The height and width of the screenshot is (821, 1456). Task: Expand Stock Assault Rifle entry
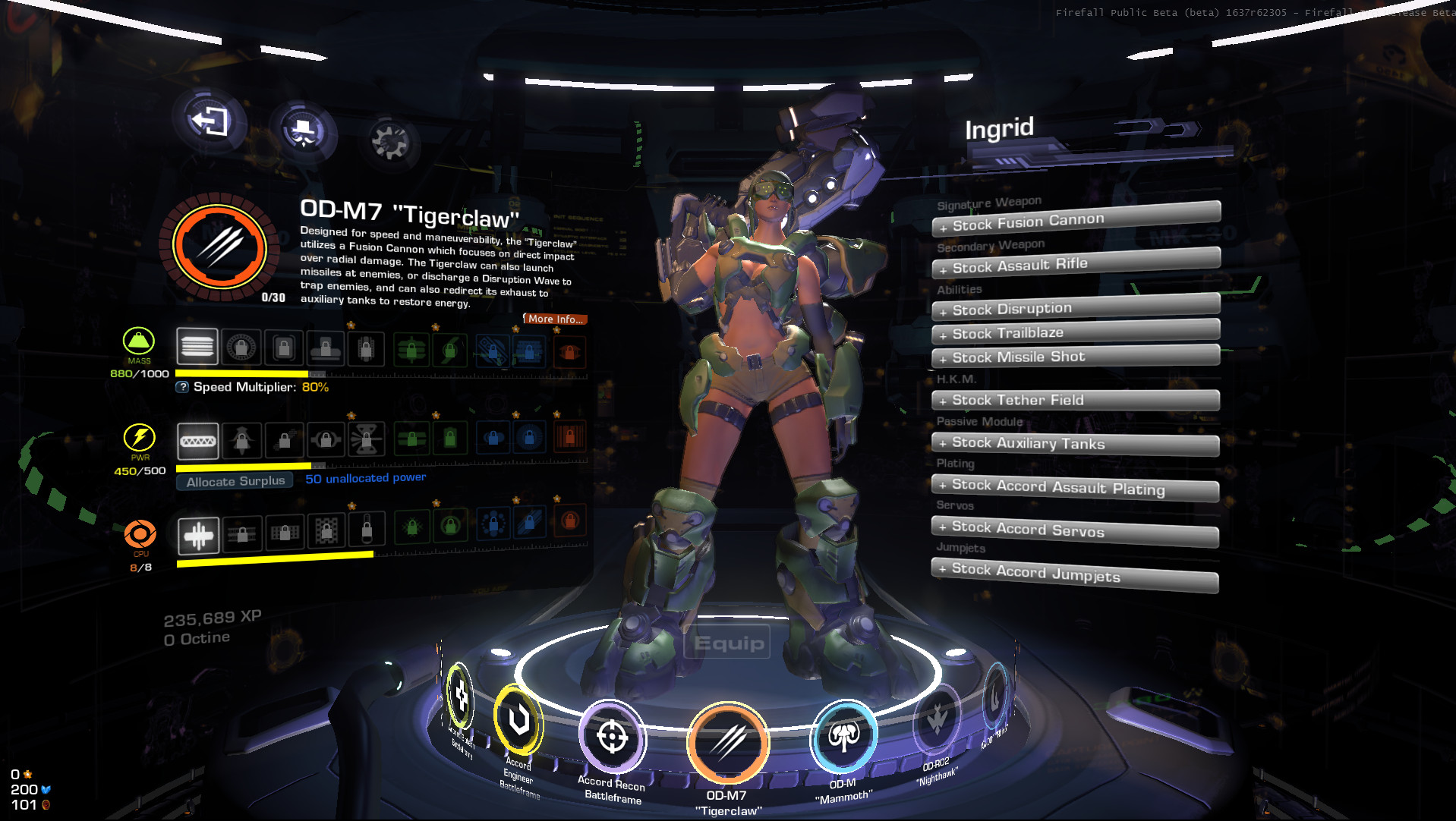(x=1075, y=264)
